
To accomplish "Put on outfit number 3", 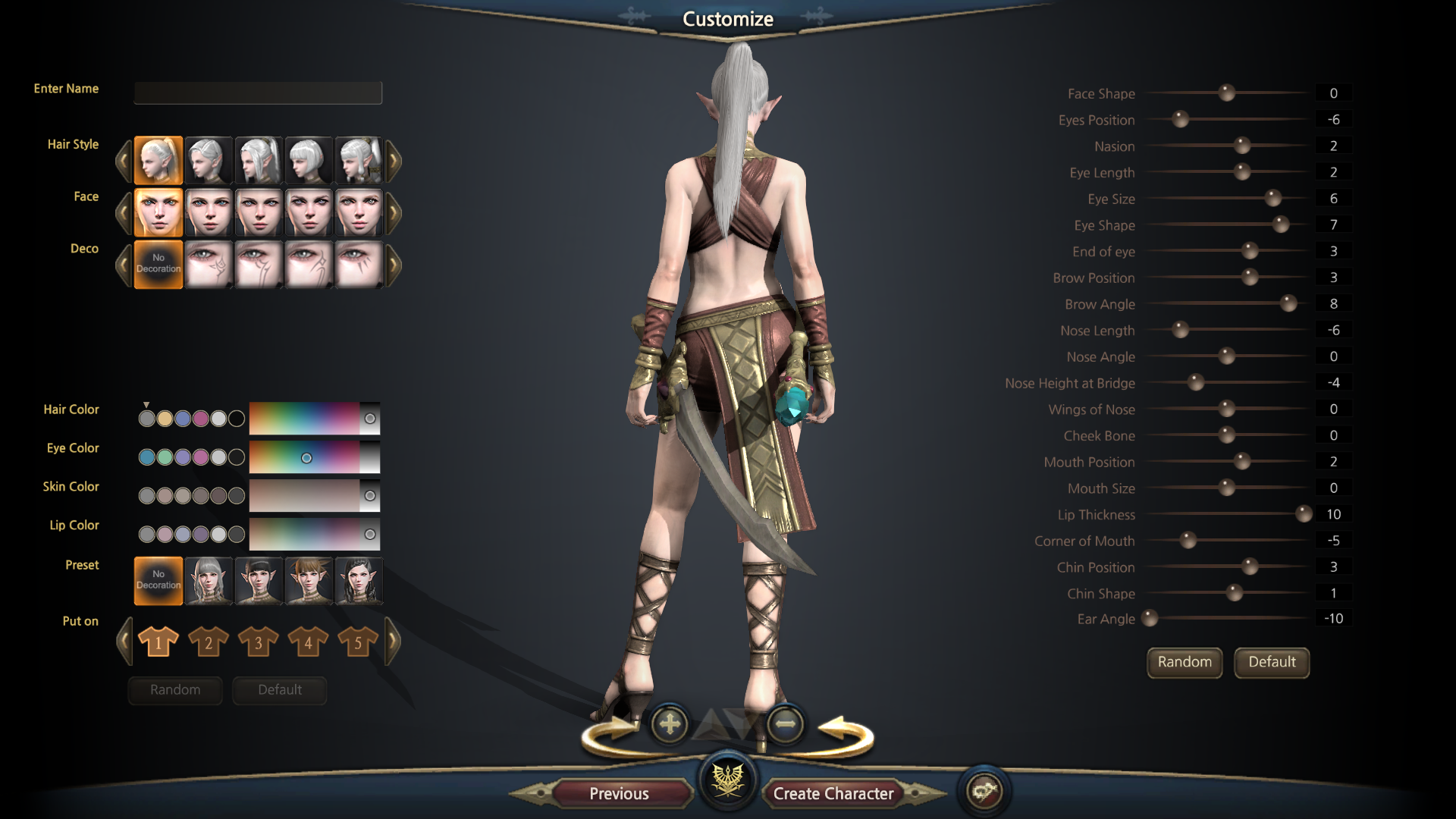I will point(258,642).
